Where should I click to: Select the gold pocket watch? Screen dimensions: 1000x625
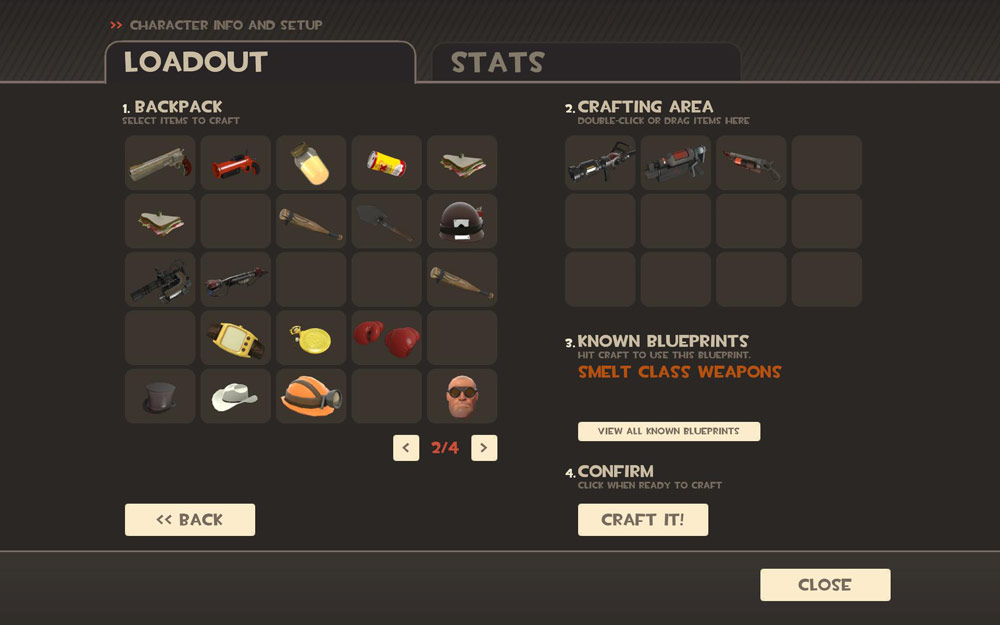311,338
